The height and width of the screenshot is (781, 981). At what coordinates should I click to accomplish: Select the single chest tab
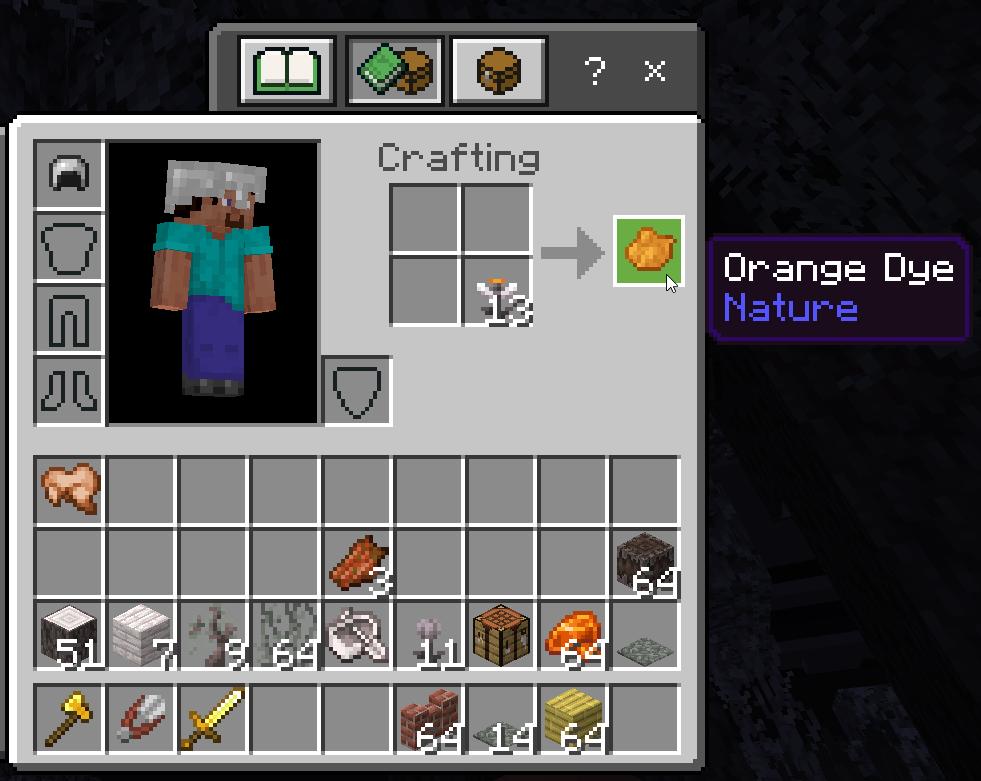tap(498, 71)
